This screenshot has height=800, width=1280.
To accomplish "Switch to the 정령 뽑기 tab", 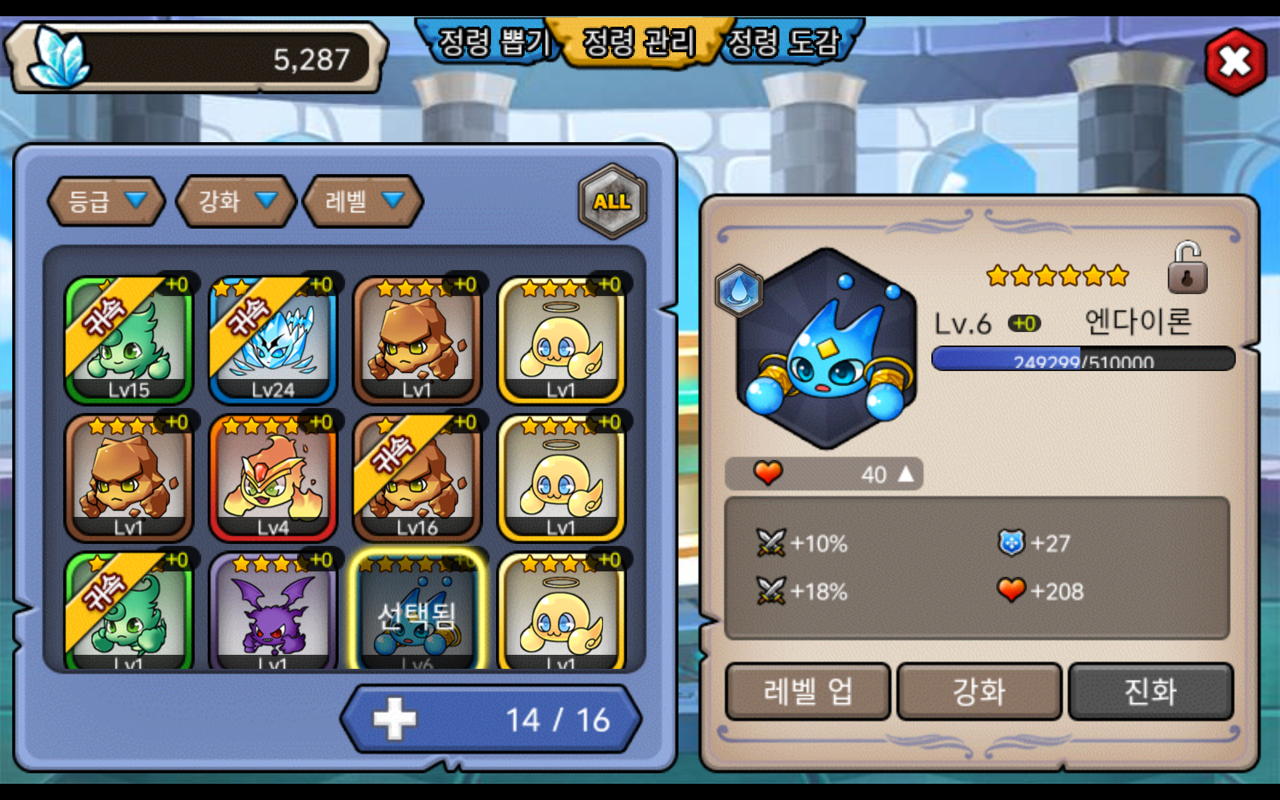I will 493,43.
